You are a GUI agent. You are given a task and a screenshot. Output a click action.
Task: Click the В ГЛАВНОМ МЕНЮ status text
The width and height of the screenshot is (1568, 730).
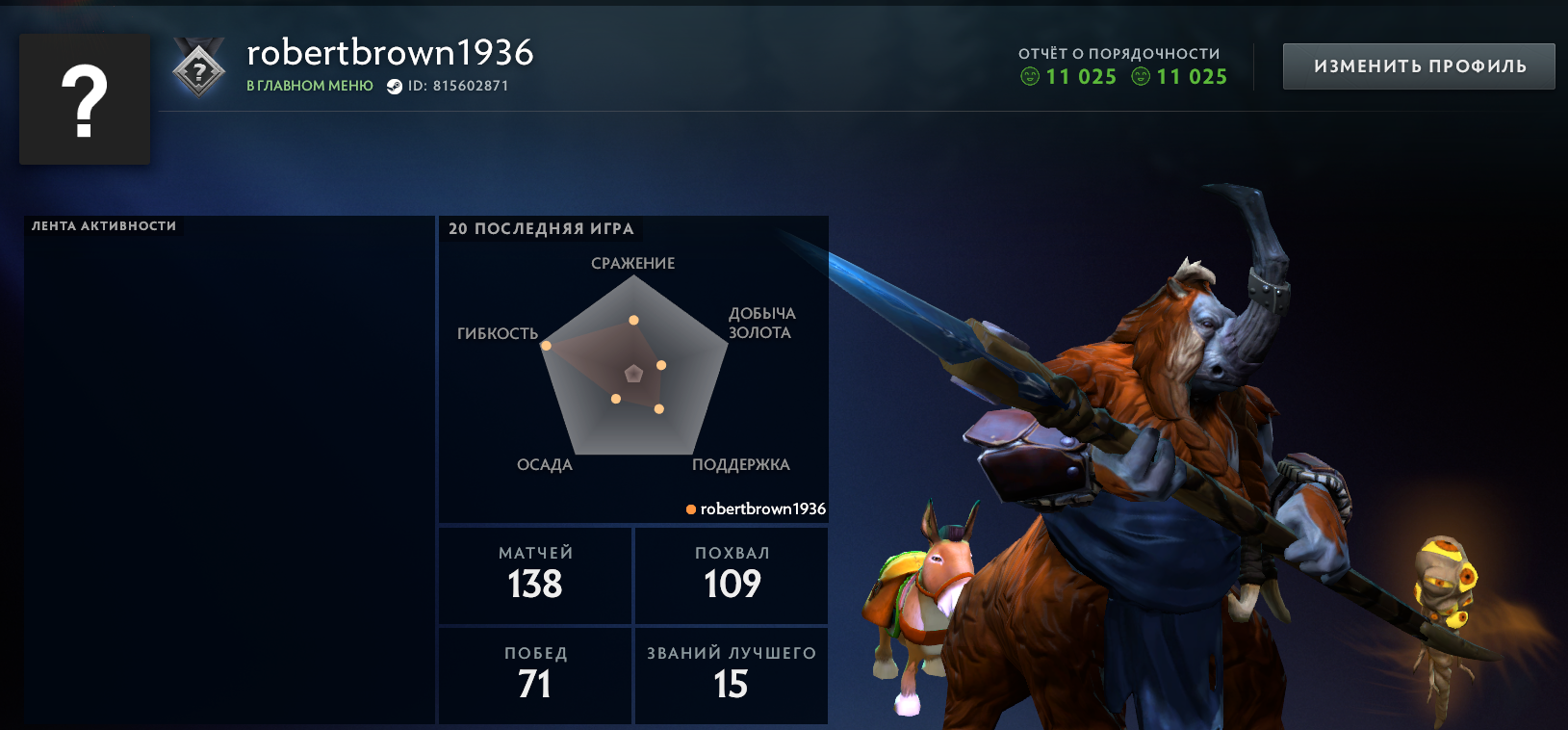tap(309, 85)
